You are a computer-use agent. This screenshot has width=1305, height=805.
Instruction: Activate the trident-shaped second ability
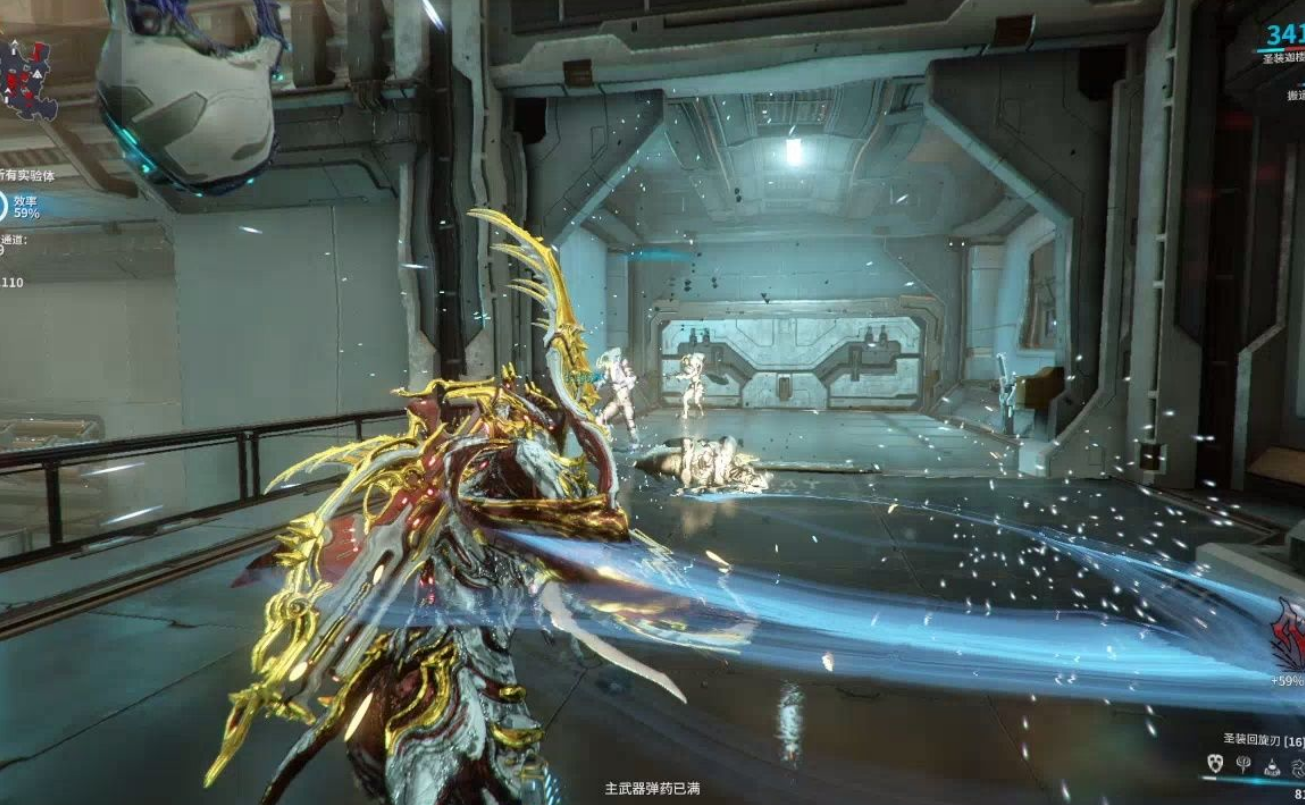click(x=1243, y=765)
